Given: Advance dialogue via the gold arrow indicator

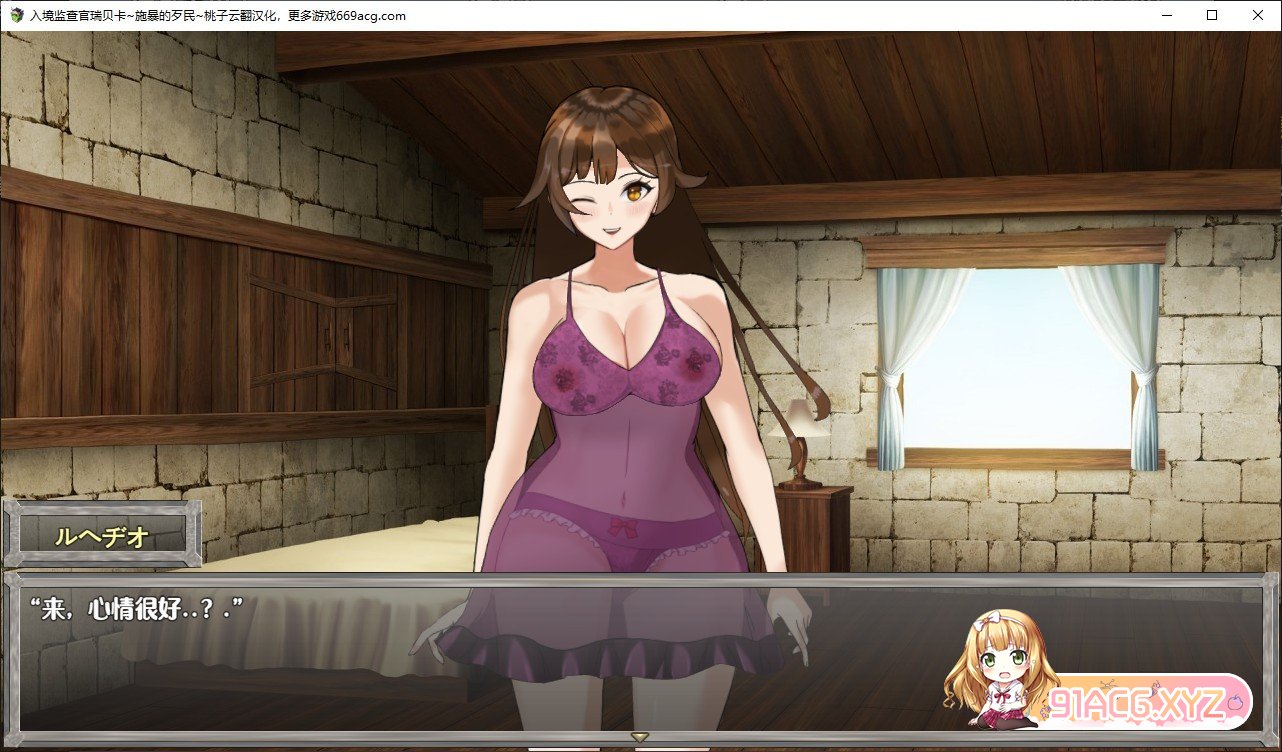Looking at the screenshot, I should point(640,738).
